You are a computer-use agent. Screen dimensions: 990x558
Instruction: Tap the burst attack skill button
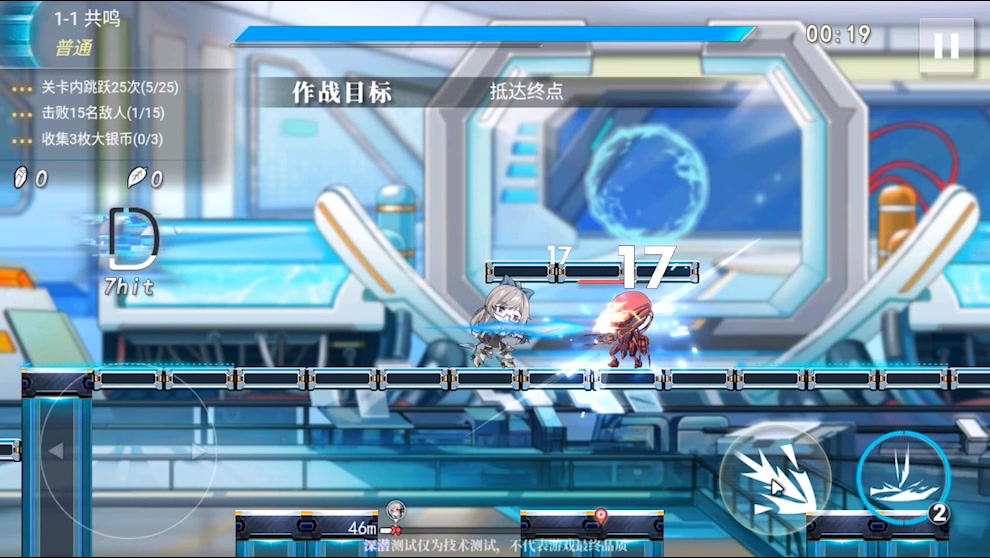click(x=775, y=479)
